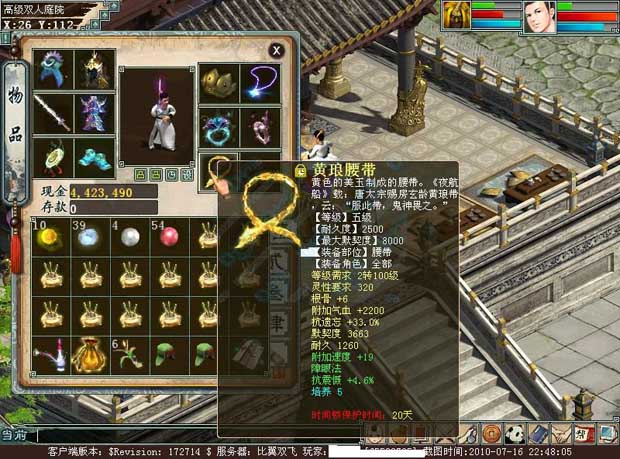Image resolution: width=620 pixels, height=459 pixels.
Task: Click the bronze coin toolbar button
Action: pos(491,433)
